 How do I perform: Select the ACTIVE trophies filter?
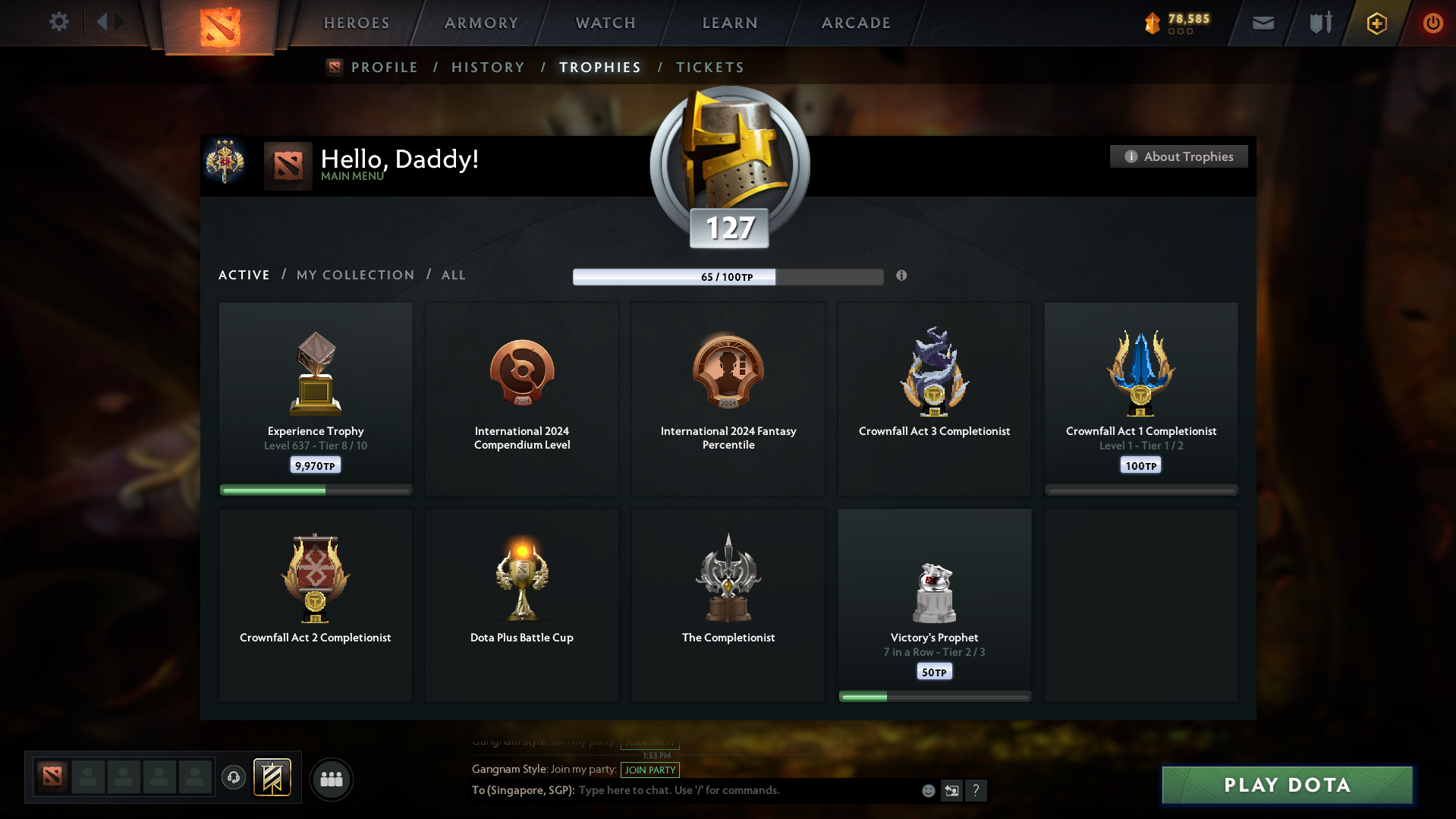point(244,275)
